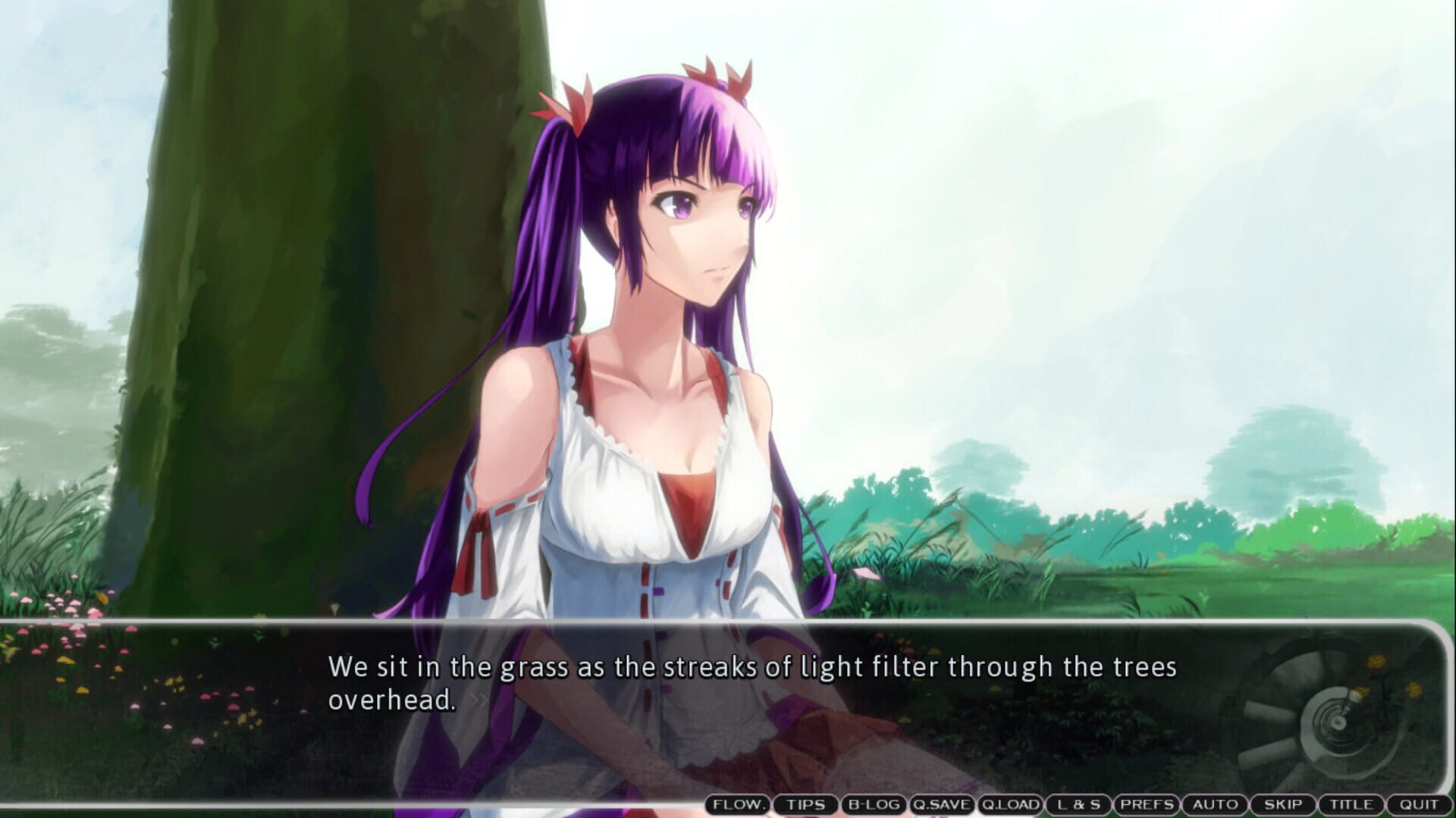Click the background scenery to advance the scene
Screen dimensions: 1456x818
pyautogui.click(x=1137, y=227)
